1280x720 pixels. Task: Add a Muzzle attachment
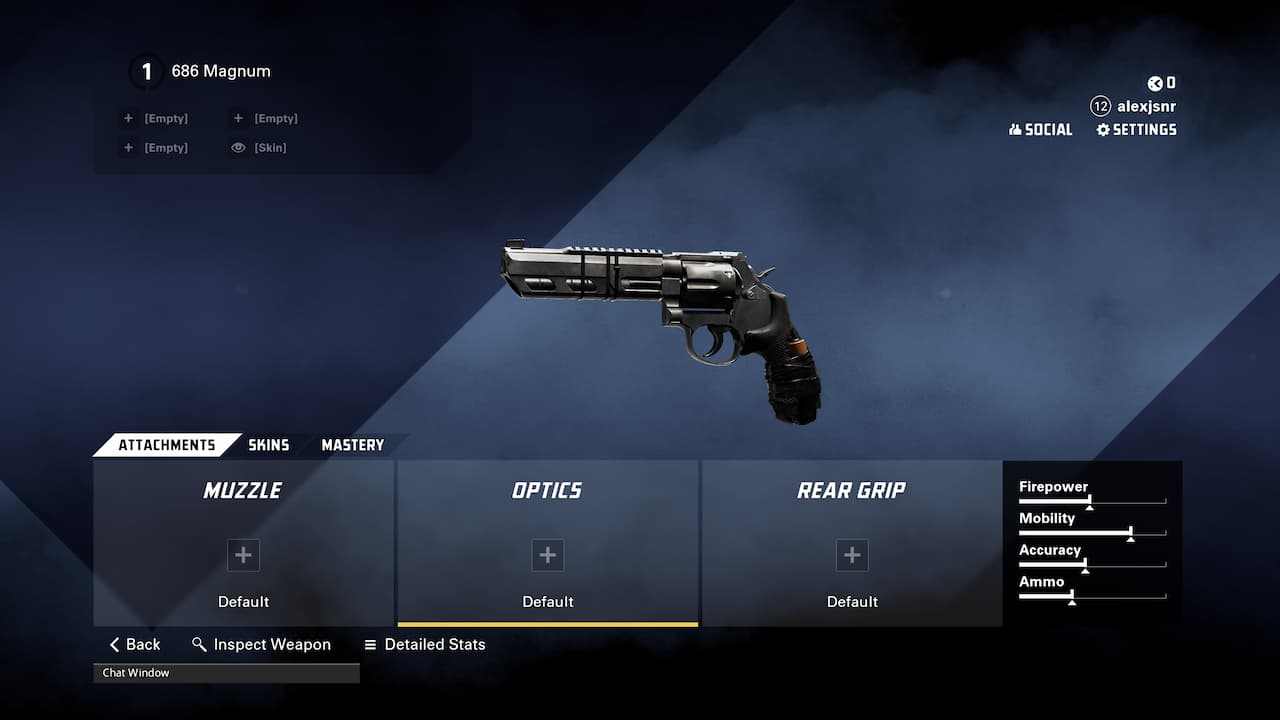tap(243, 555)
